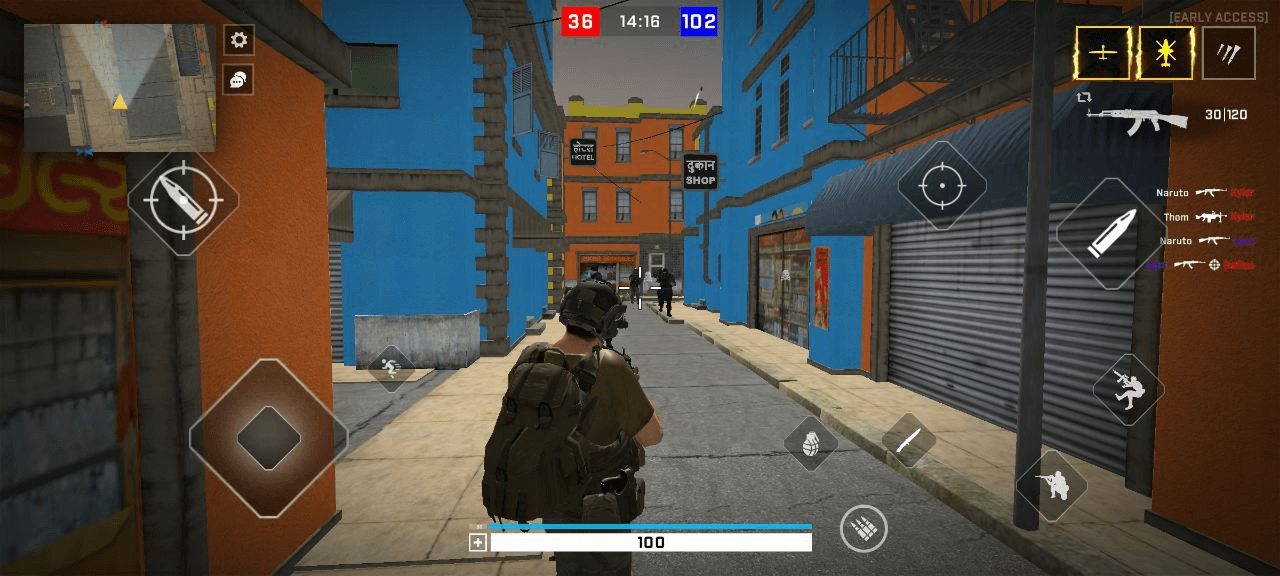Throw a grenade
Viewport: 1280px width, 576px height.
click(x=810, y=442)
